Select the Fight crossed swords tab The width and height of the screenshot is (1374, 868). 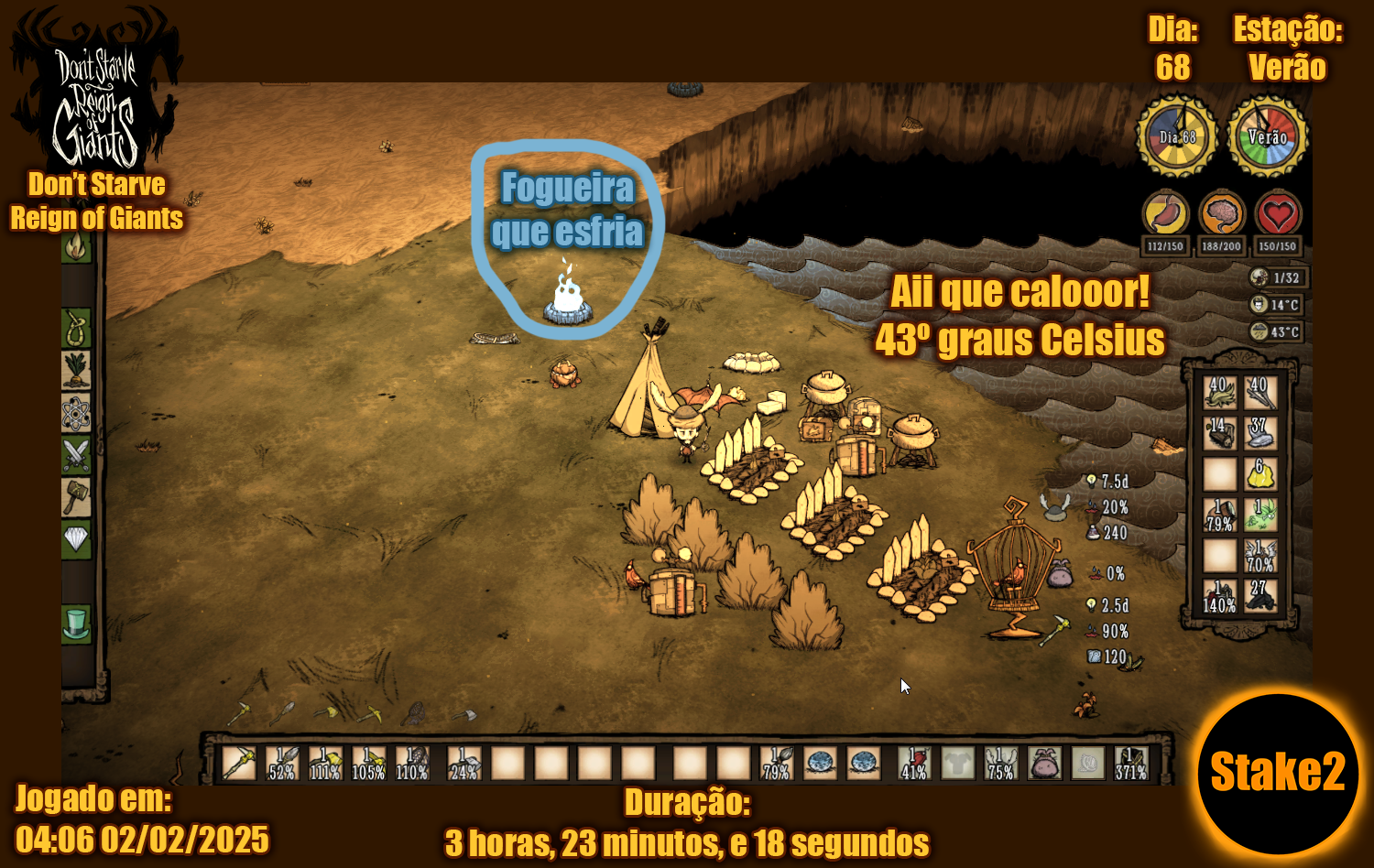[x=77, y=455]
